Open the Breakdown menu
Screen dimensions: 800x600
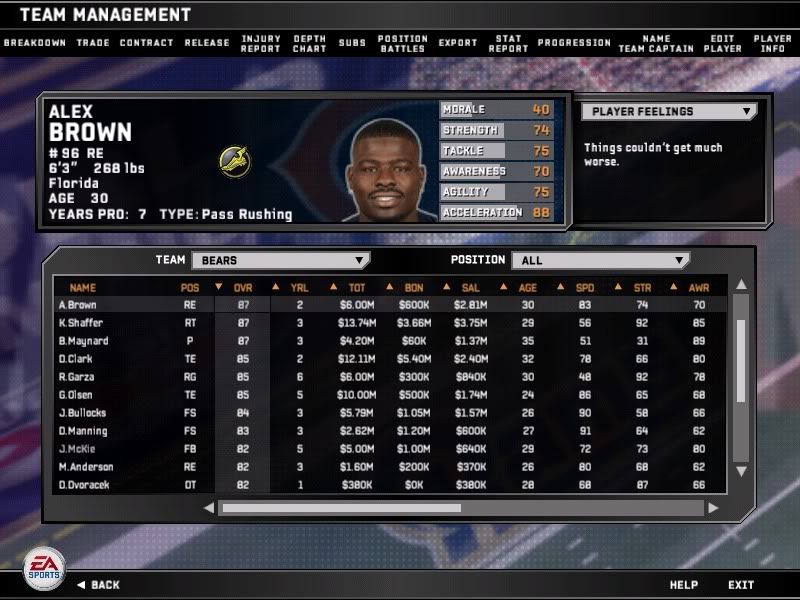coord(34,43)
